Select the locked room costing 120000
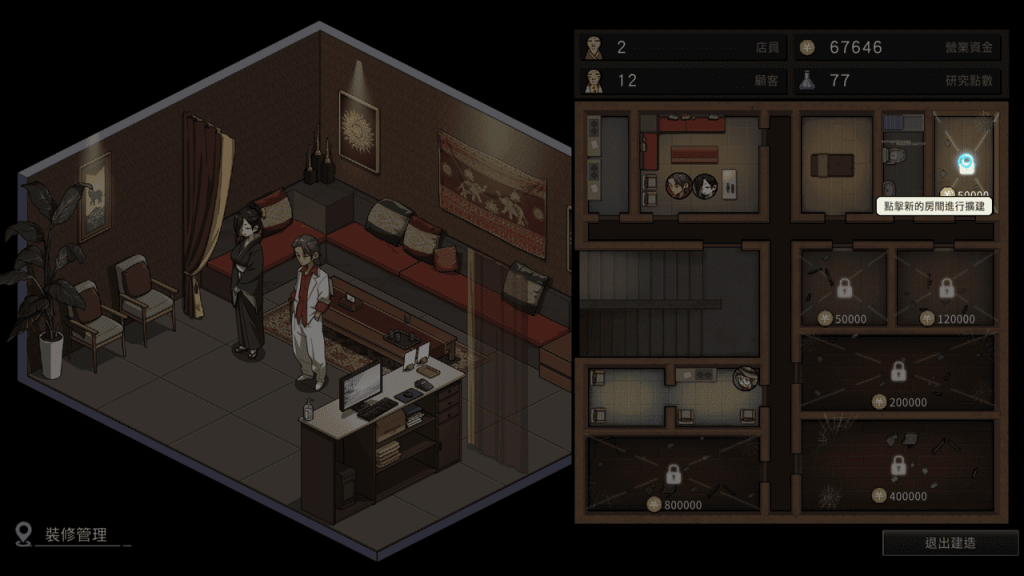The image size is (1024, 576). tap(946, 289)
